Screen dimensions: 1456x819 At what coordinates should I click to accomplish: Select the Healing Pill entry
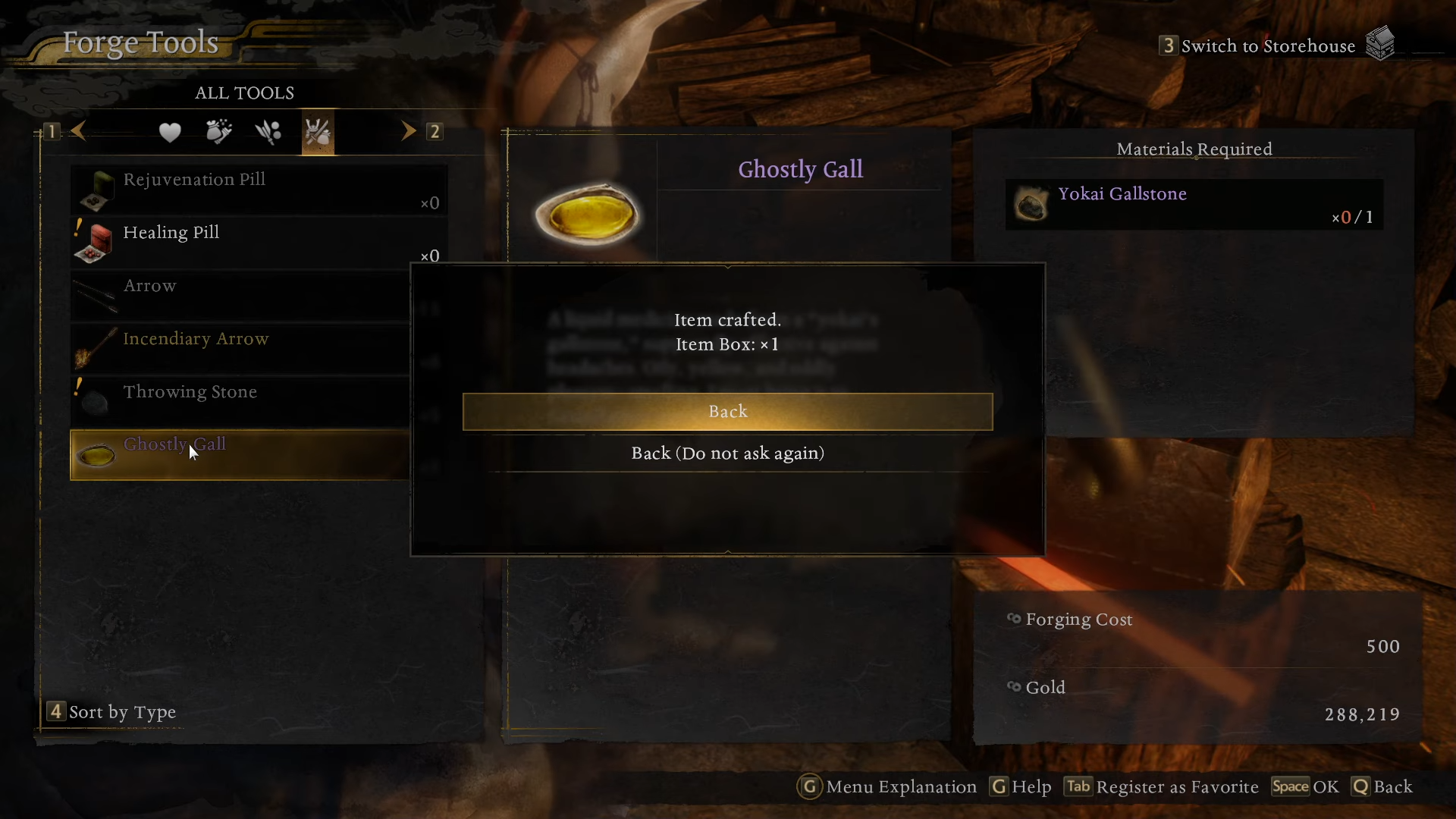point(258,243)
